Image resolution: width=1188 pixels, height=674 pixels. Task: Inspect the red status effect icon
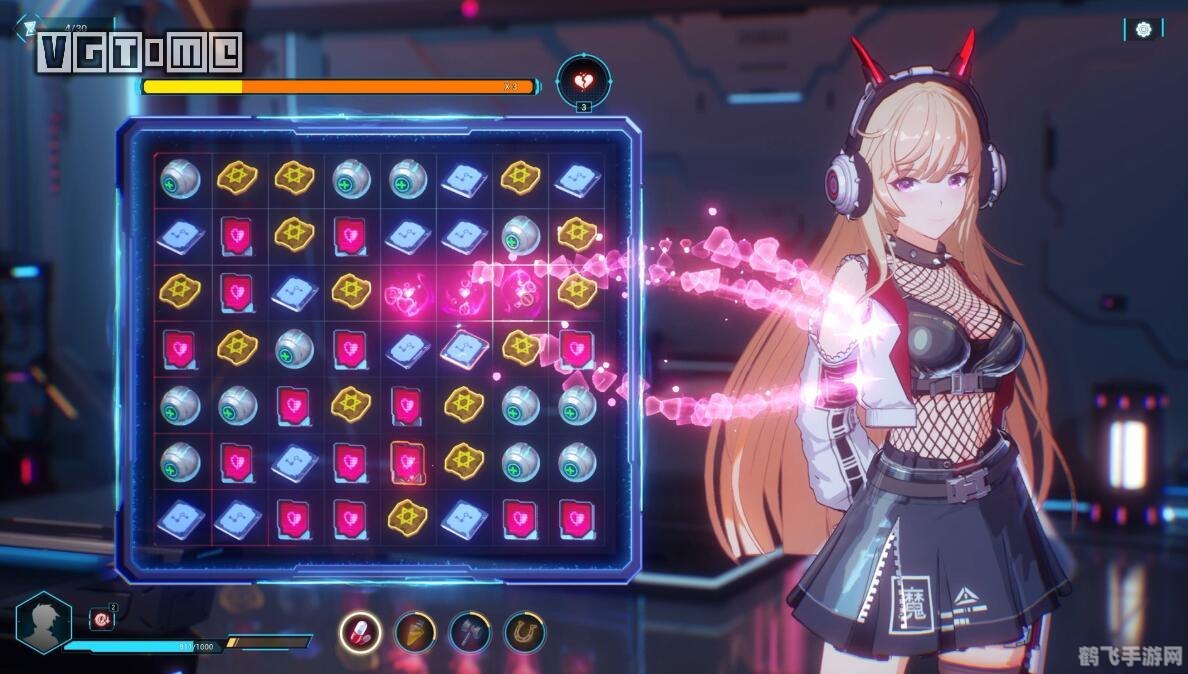tap(103, 620)
